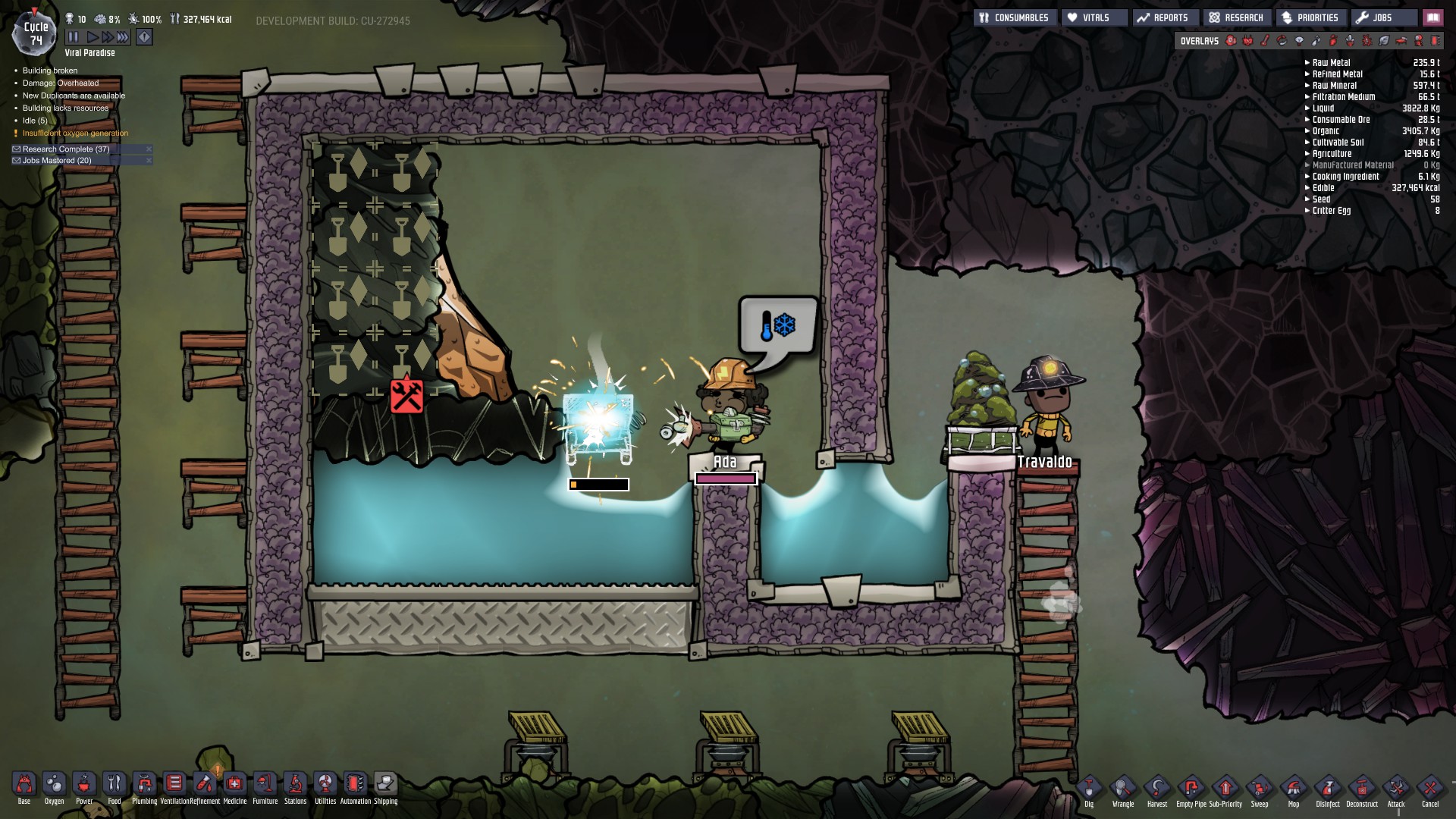Toggle the Power overlay

1247,42
